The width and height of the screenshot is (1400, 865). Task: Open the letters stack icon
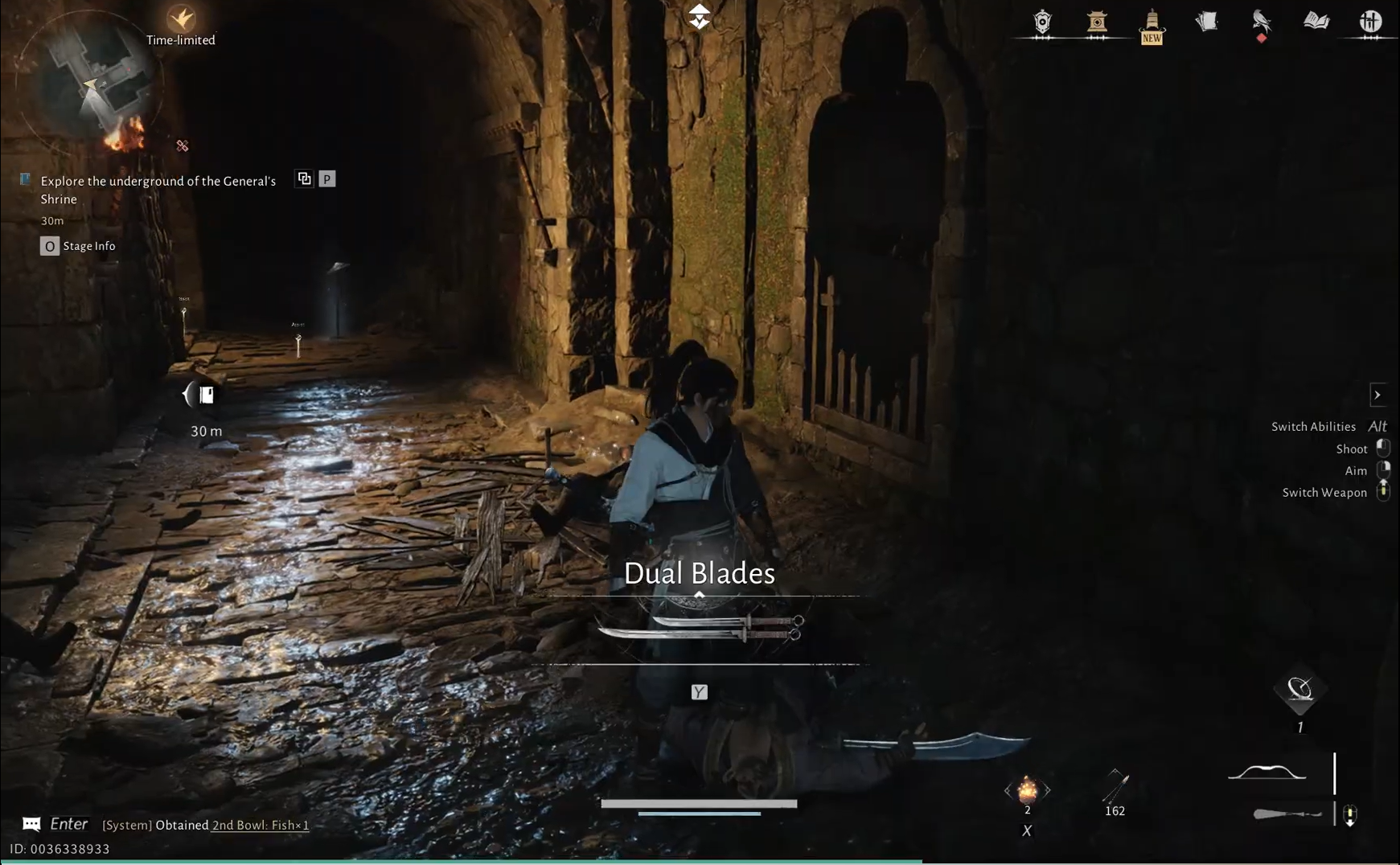1205,21
